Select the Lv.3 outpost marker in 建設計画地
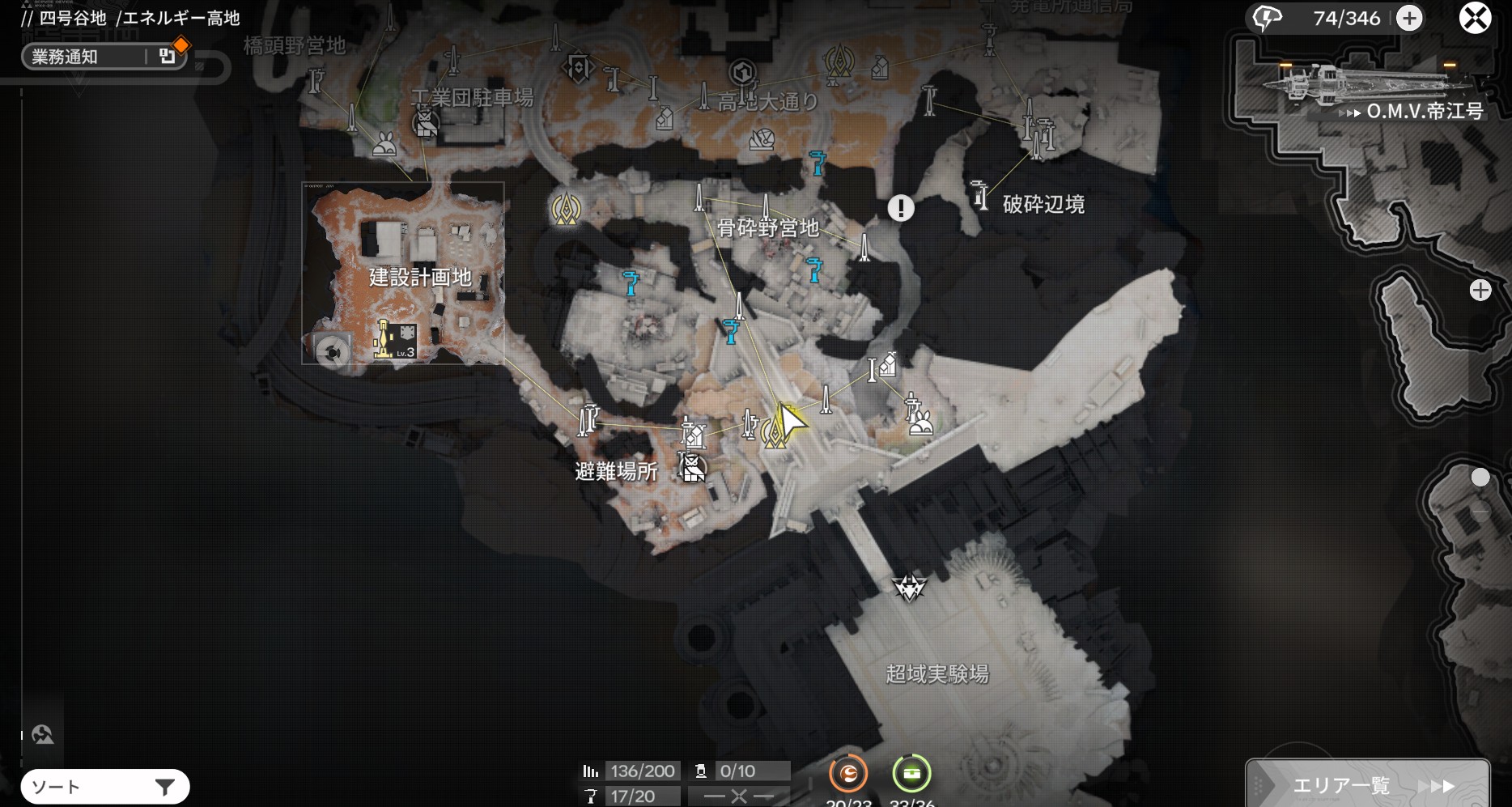 (x=395, y=340)
